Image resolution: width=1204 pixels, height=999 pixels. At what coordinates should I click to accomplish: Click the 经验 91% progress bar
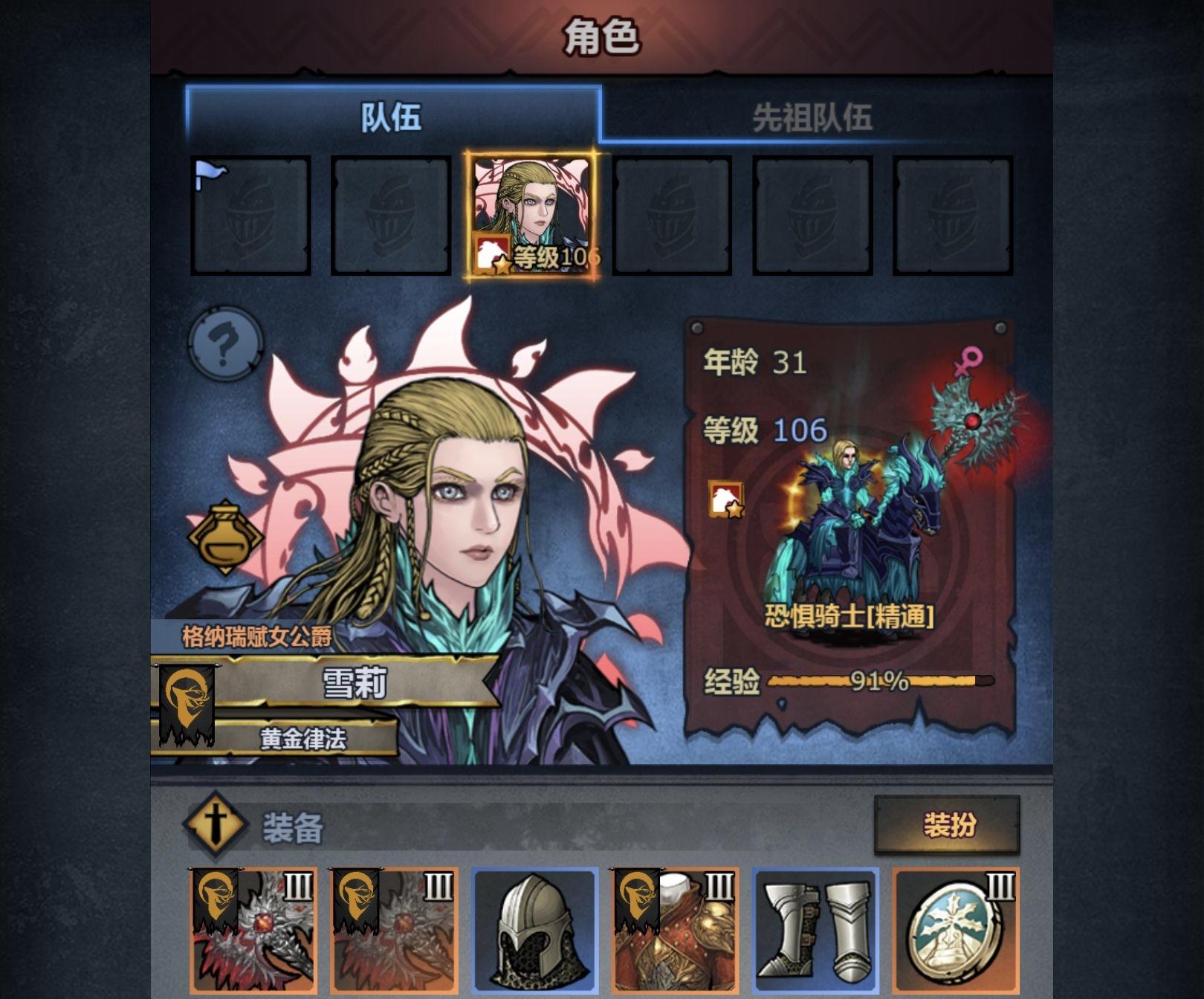(x=877, y=682)
